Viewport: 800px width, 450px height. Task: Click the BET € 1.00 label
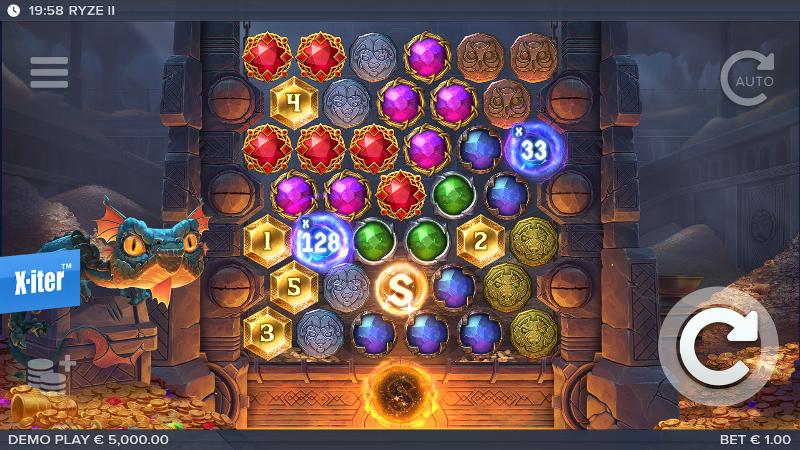755,439
